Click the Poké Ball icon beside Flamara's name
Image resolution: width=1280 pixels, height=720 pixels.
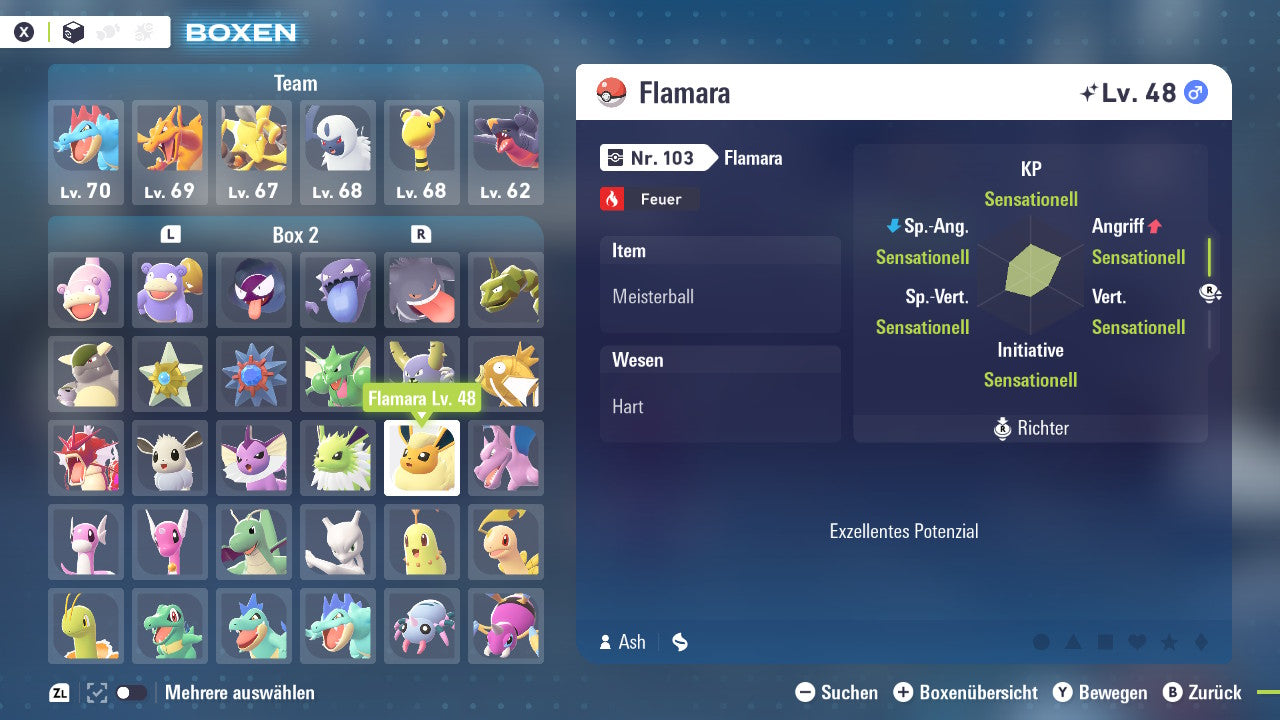(613, 92)
